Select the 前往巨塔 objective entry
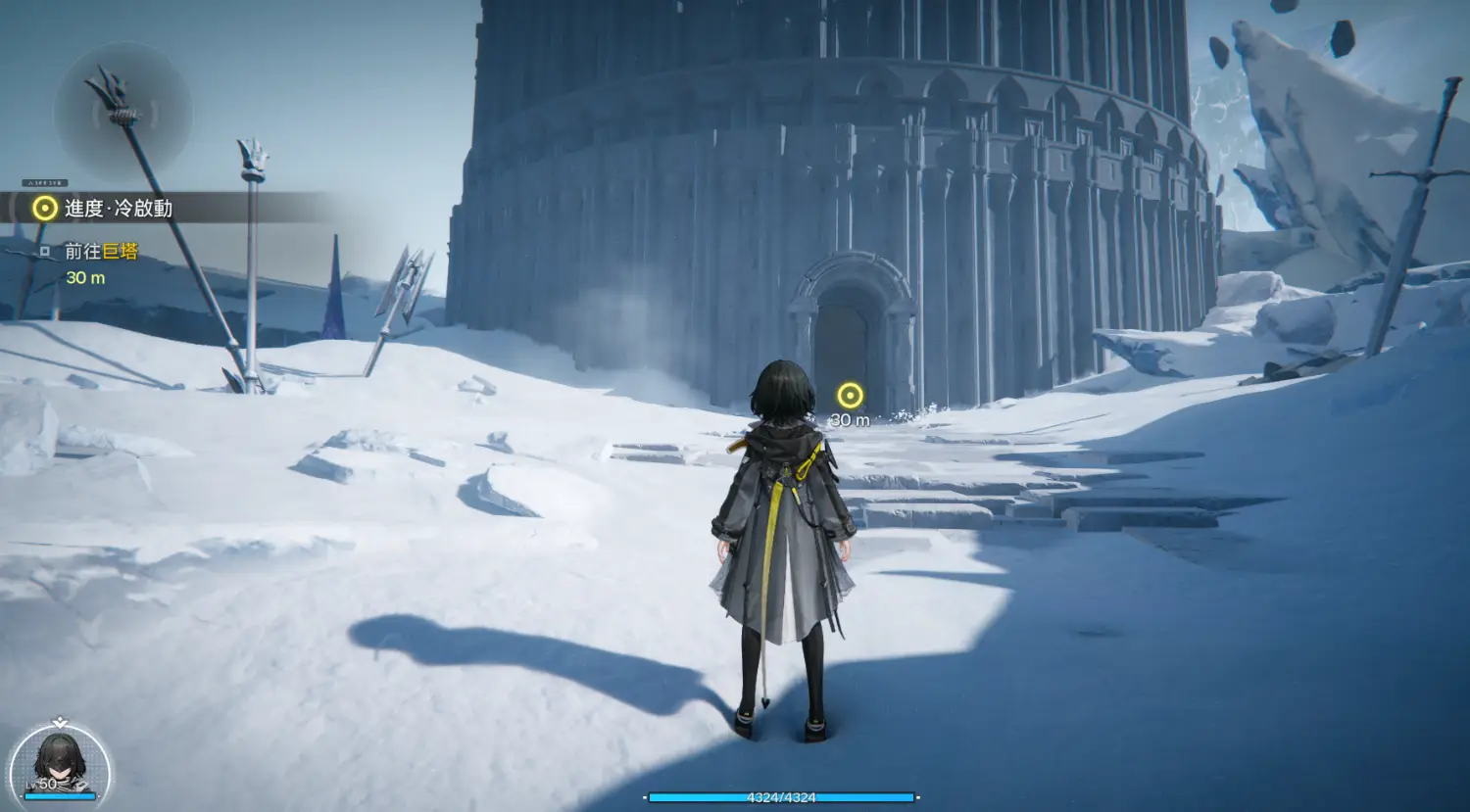This screenshot has width=1470, height=812. coord(101,252)
